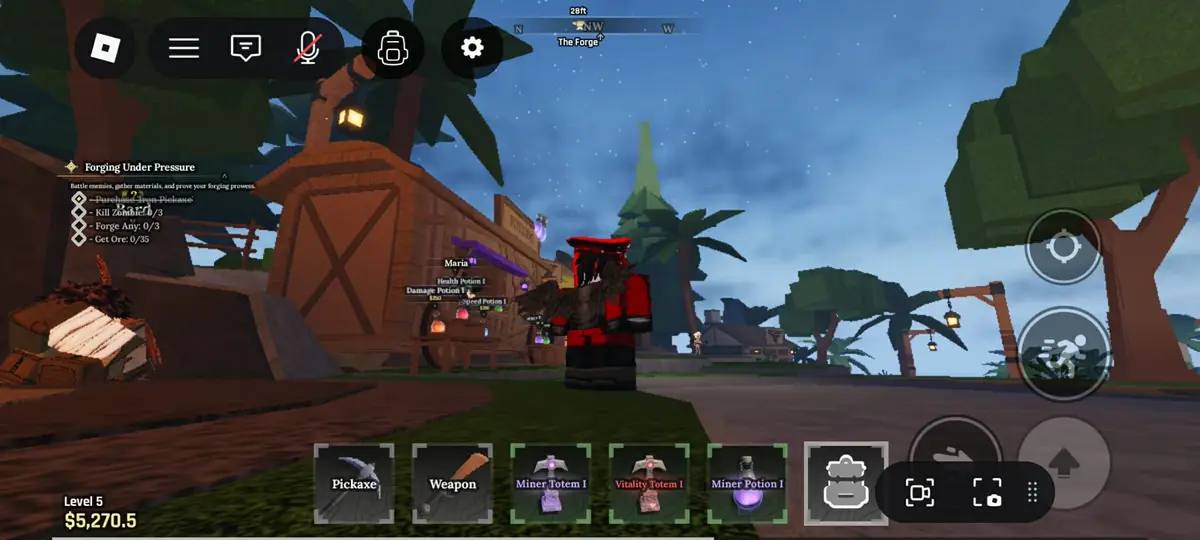Select the first Miner Totem I slot
The height and width of the screenshot is (540, 1200).
pyautogui.click(x=551, y=484)
